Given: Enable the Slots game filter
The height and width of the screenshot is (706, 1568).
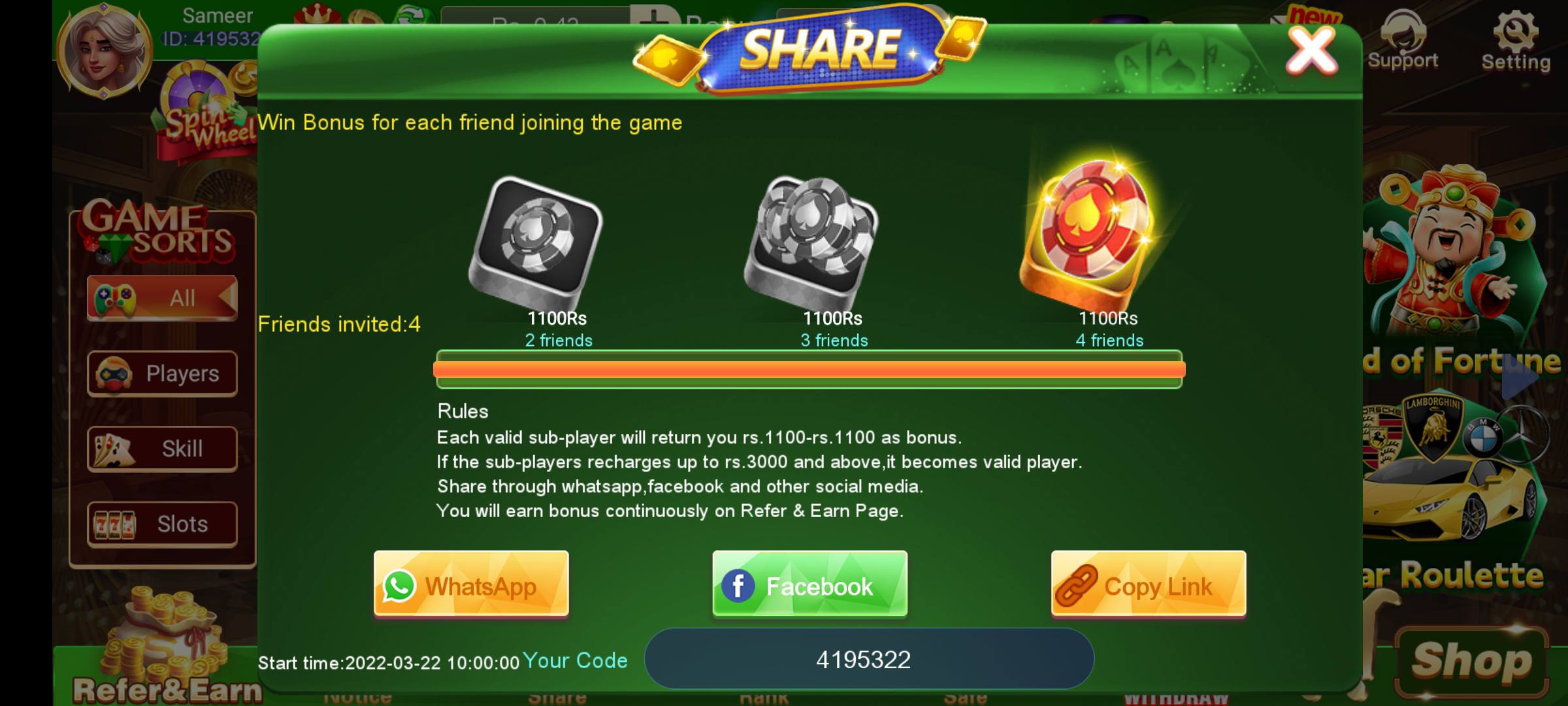Looking at the screenshot, I should point(161,523).
